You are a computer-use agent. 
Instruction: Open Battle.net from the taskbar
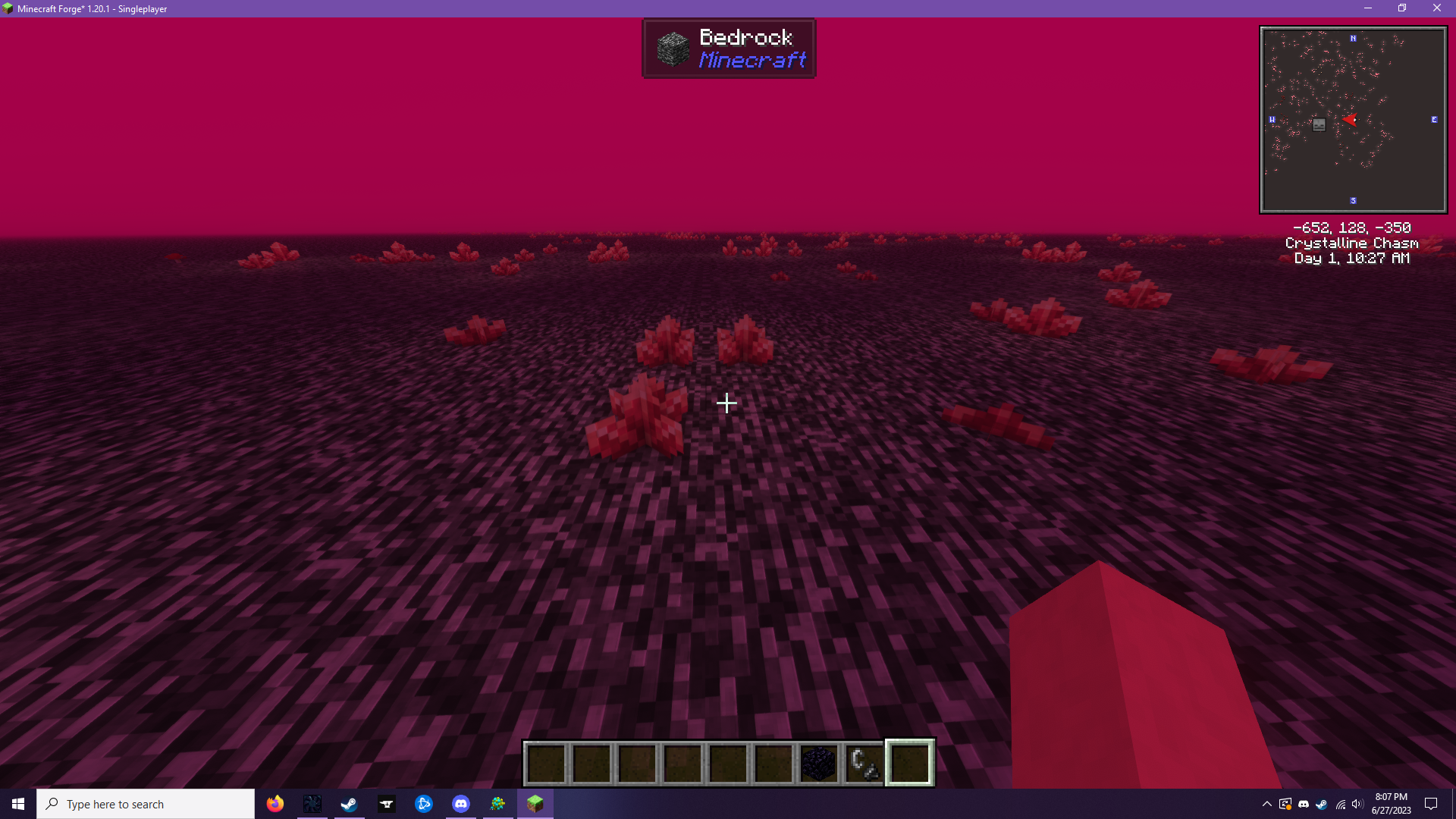423,803
